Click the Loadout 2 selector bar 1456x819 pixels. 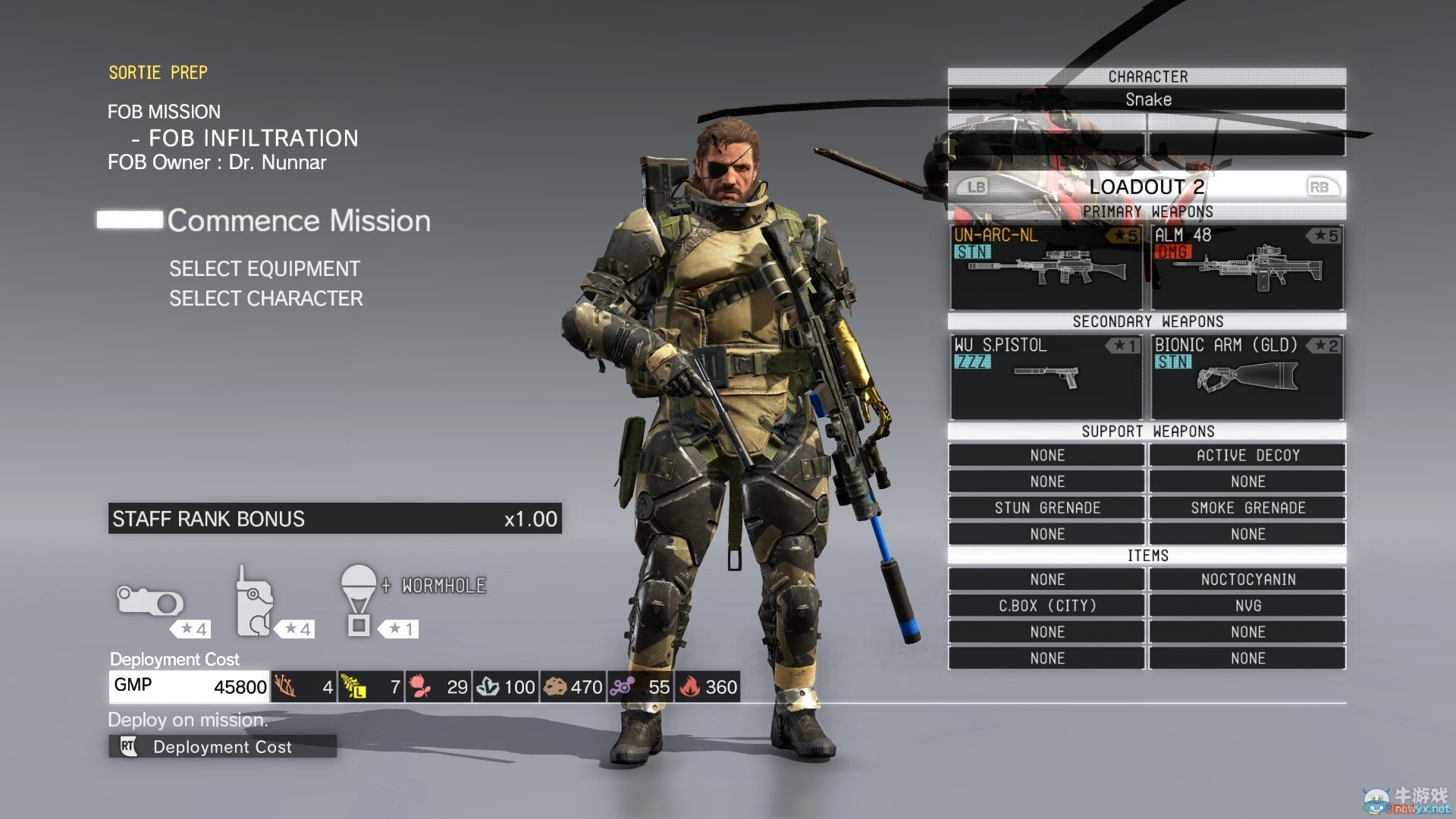coord(1147,187)
